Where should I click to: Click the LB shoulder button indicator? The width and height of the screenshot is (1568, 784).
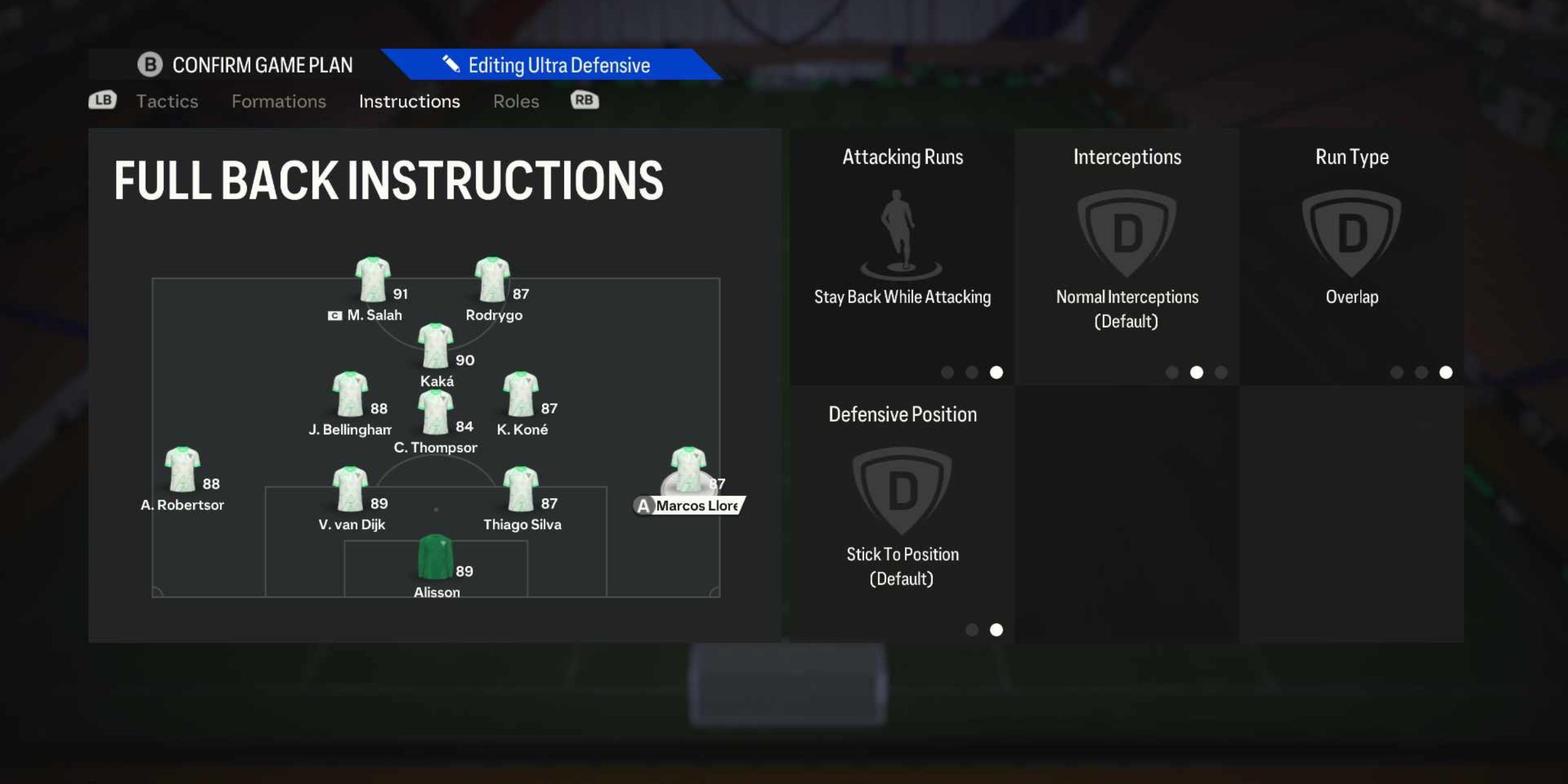102,100
